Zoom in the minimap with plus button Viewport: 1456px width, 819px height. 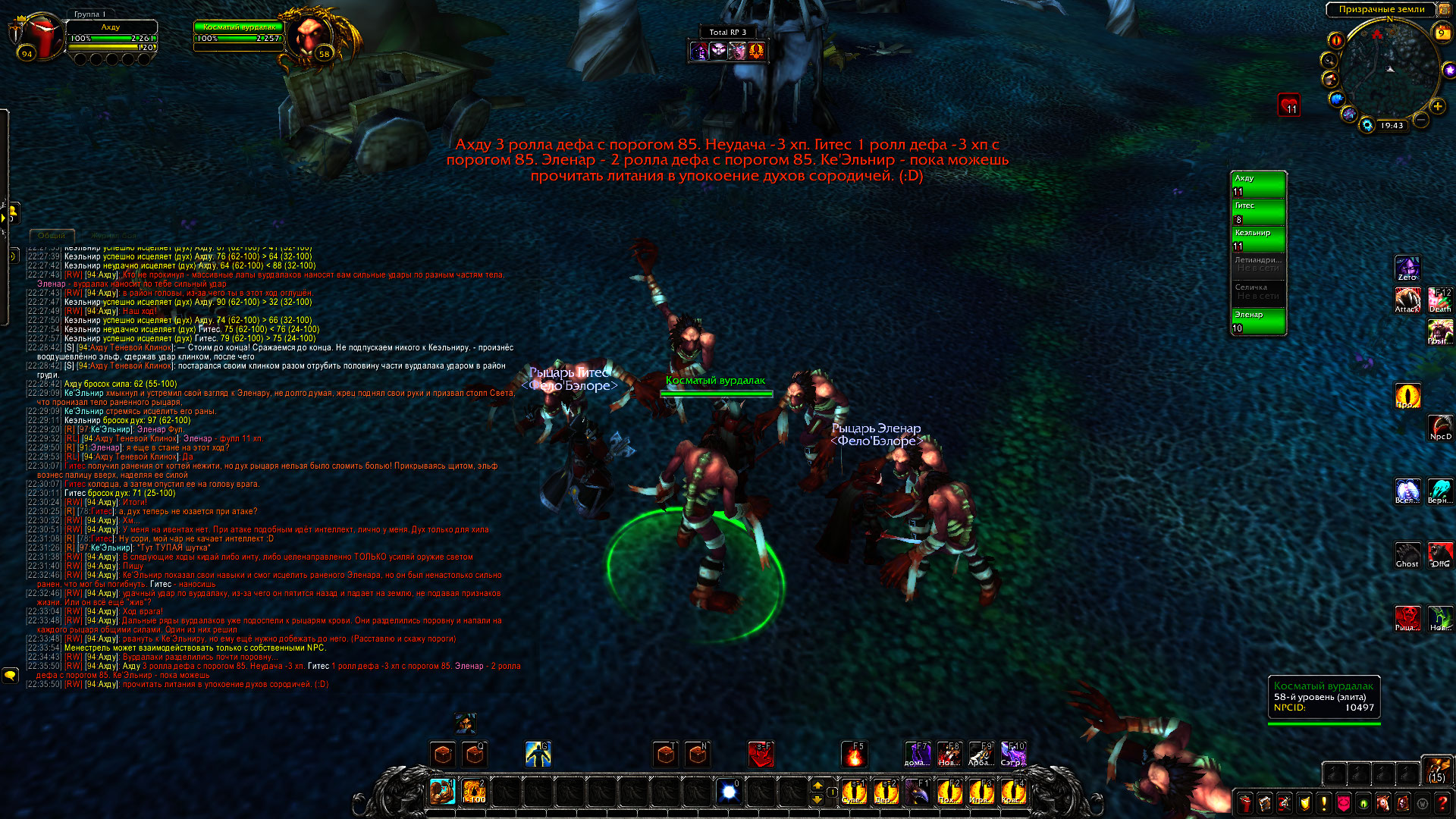pyautogui.click(x=1437, y=106)
